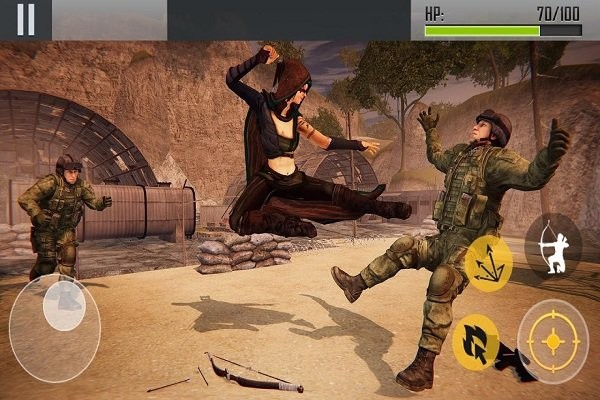The width and height of the screenshot is (600, 400).
Task: Select the archer bow attack icon
Action: coord(553,243)
